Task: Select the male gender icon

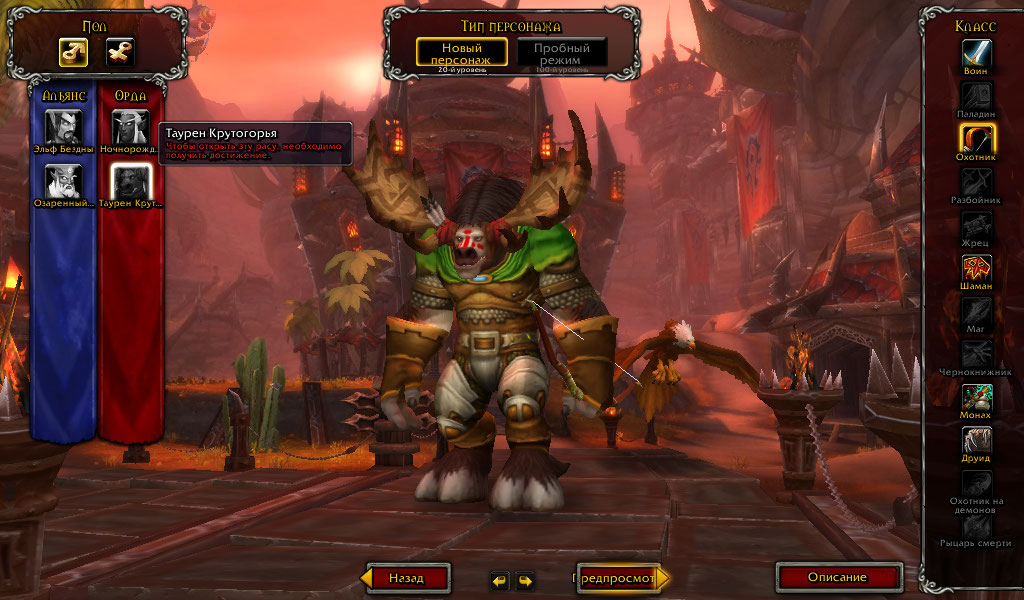Action: point(73,51)
